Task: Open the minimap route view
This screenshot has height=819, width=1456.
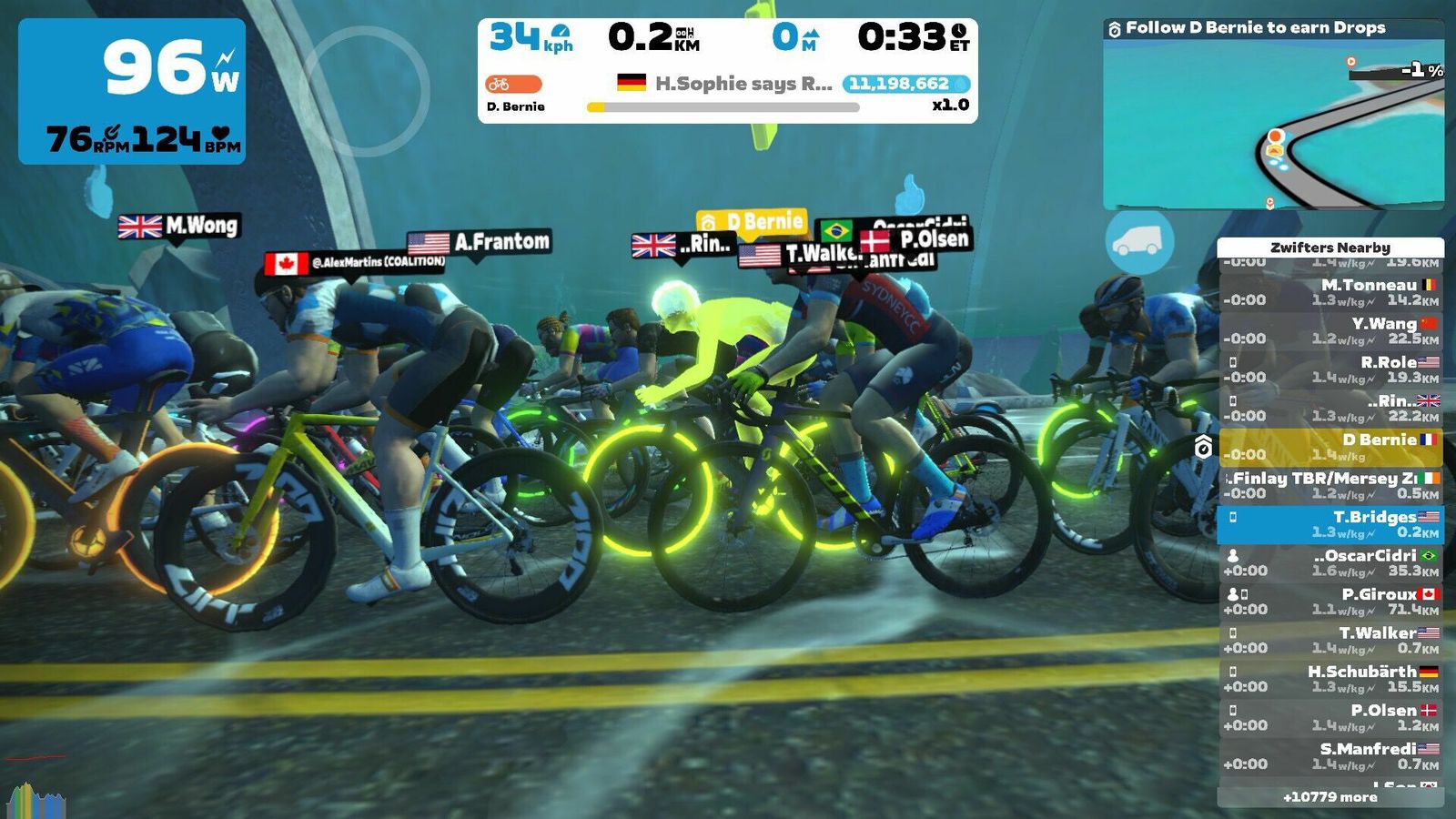Action: [1272, 124]
